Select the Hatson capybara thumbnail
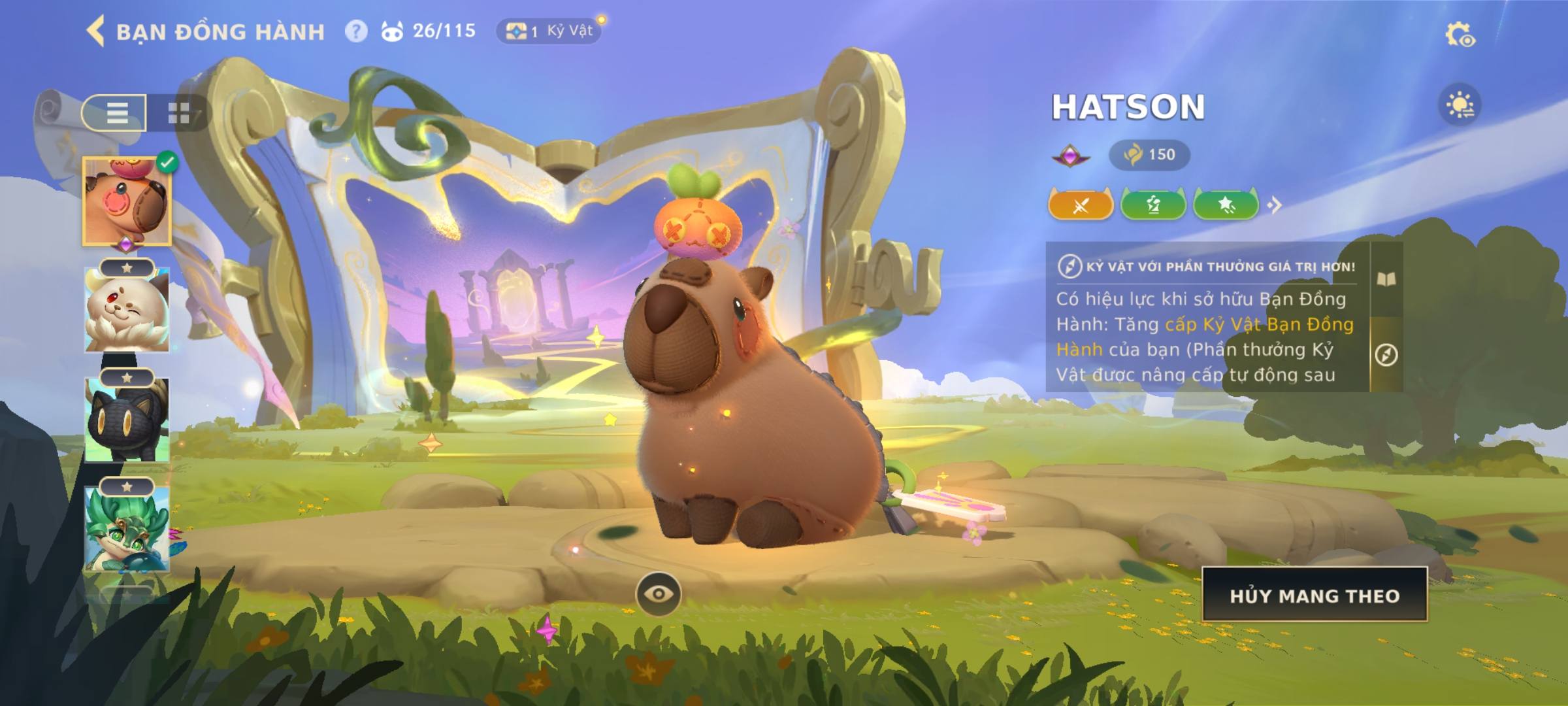 (127, 201)
